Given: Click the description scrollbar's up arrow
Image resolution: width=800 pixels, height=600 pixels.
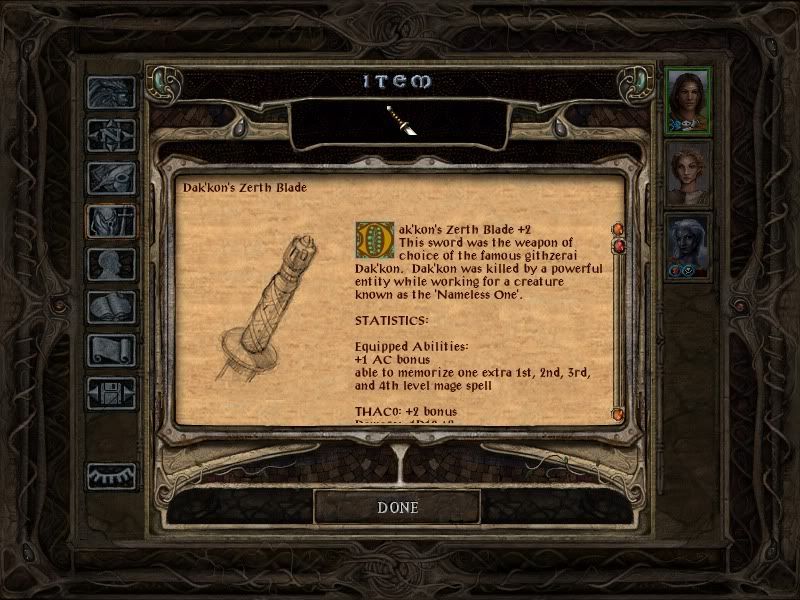Looking at the screenshot, I should 618,229.
